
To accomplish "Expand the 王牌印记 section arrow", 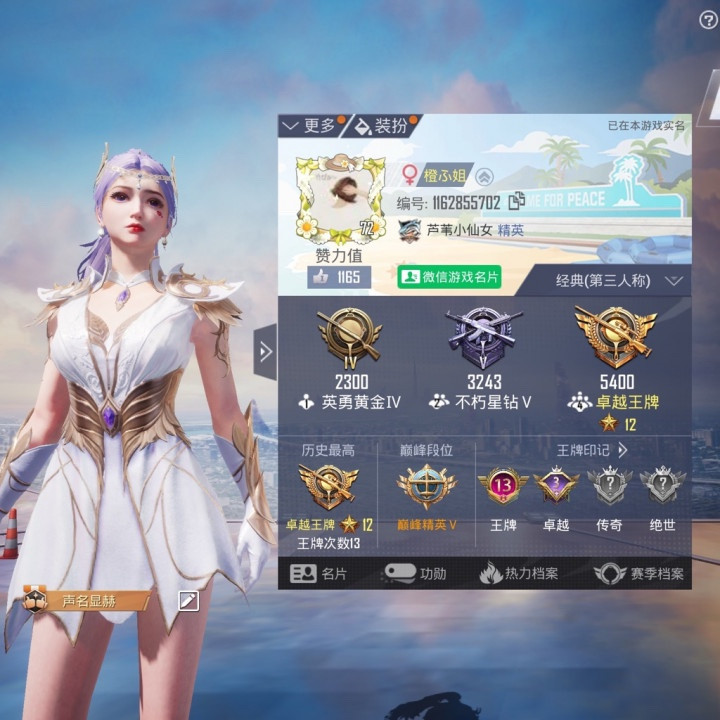I will 622,451.
